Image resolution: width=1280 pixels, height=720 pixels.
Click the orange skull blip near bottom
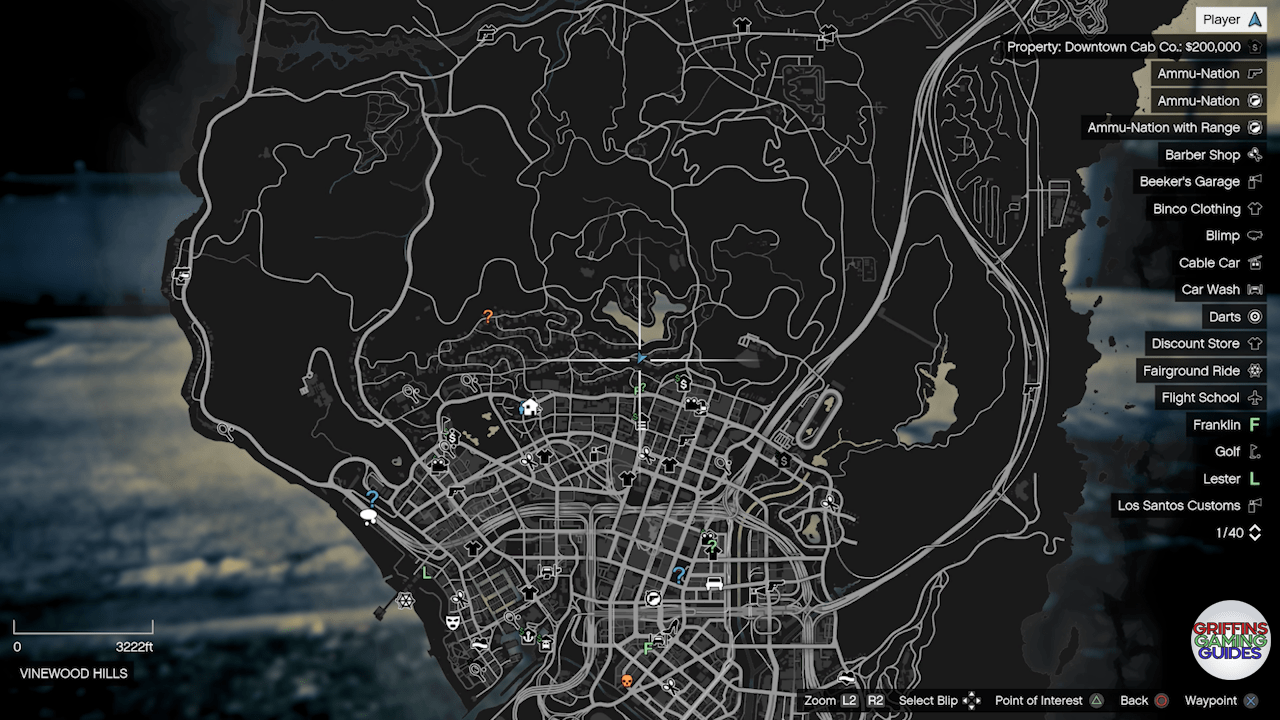click(x=626, y=680)
